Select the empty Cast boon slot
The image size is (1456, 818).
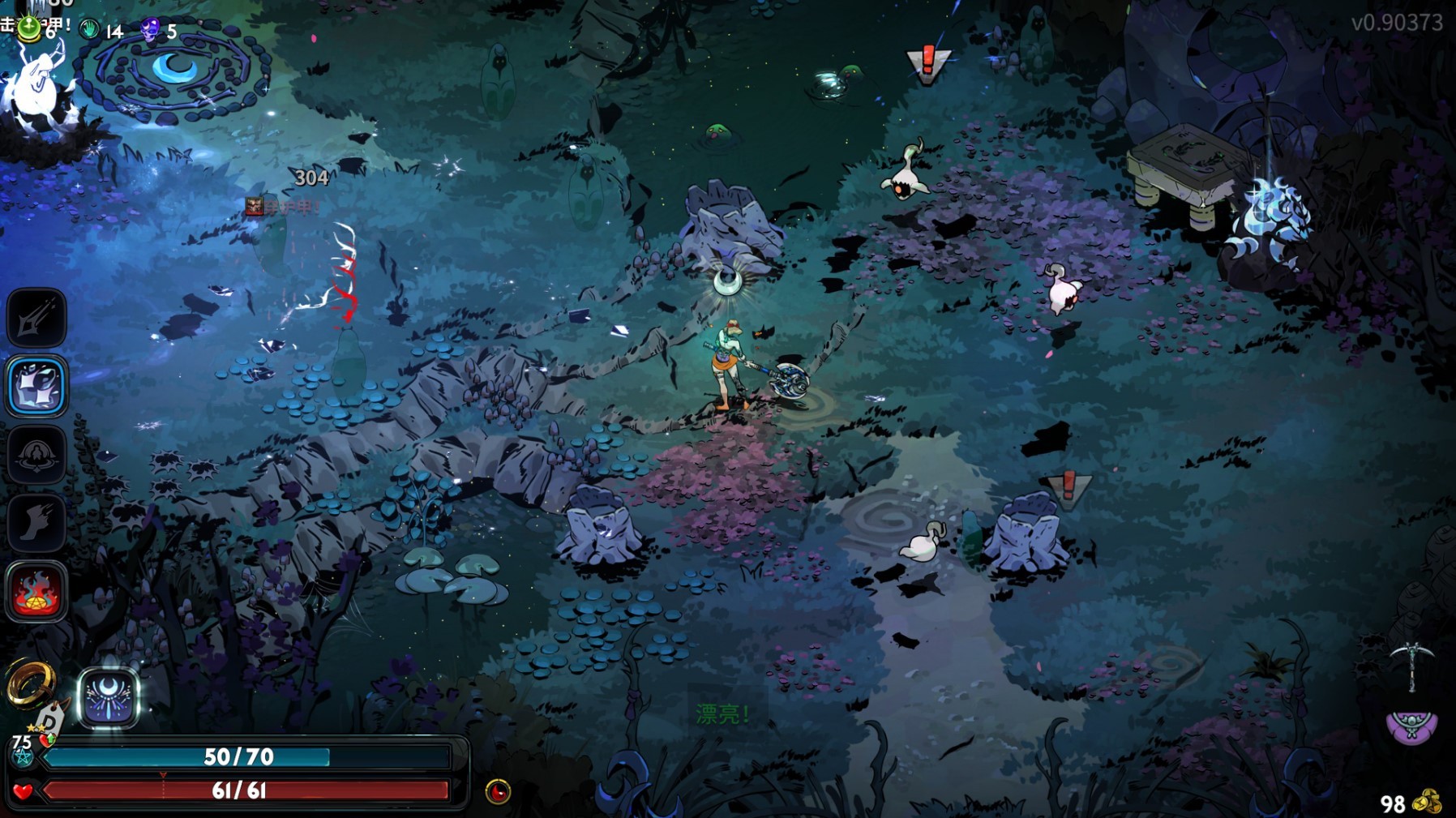pos(36,455)
